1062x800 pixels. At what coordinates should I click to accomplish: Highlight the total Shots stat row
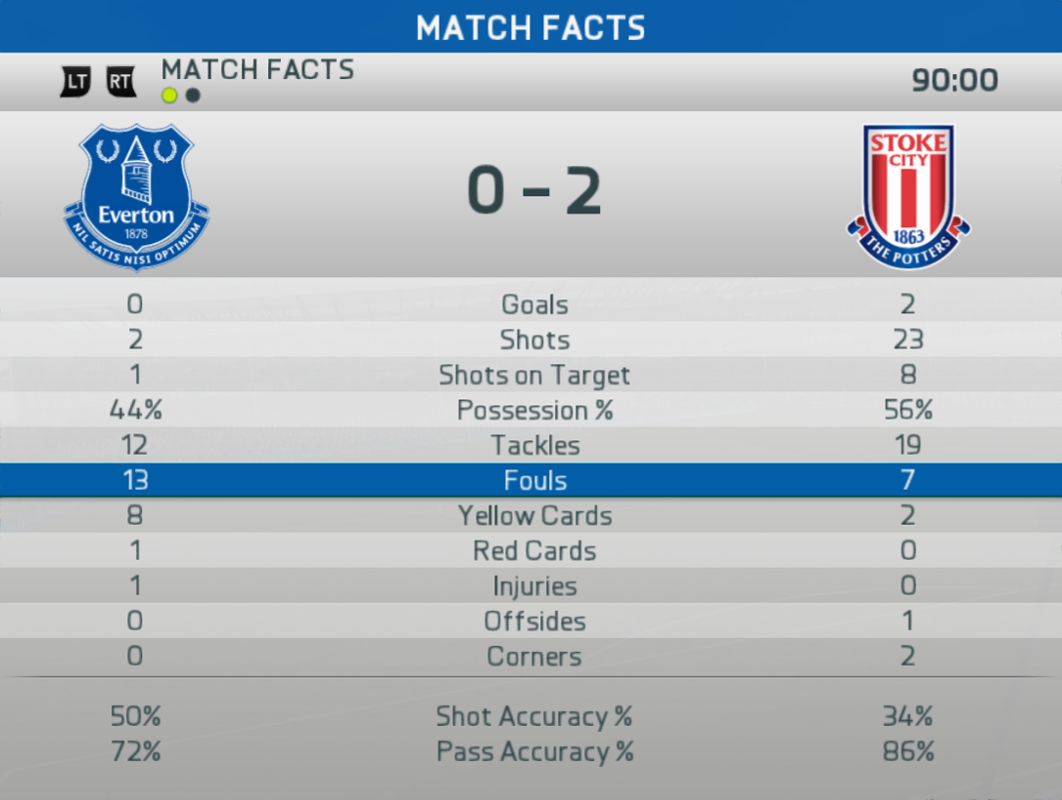click(534, 340)
